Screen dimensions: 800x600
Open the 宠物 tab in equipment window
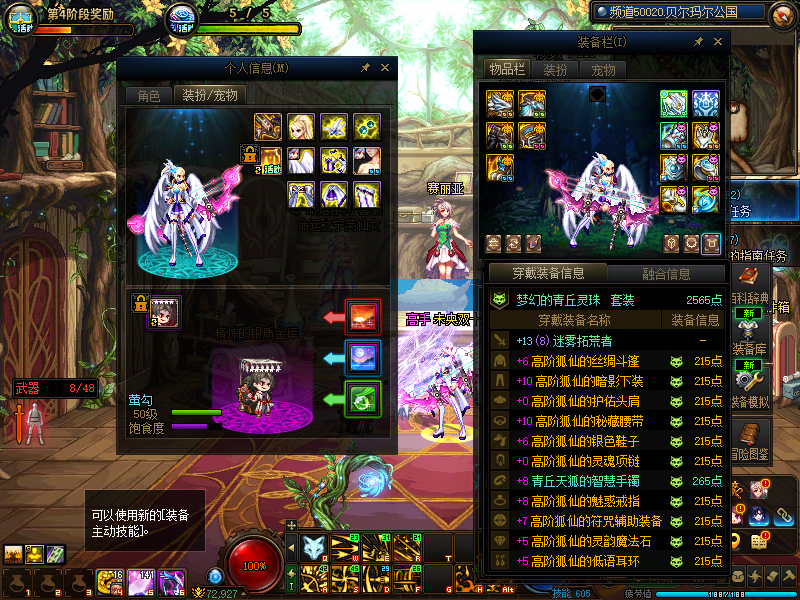pos(603,70)
